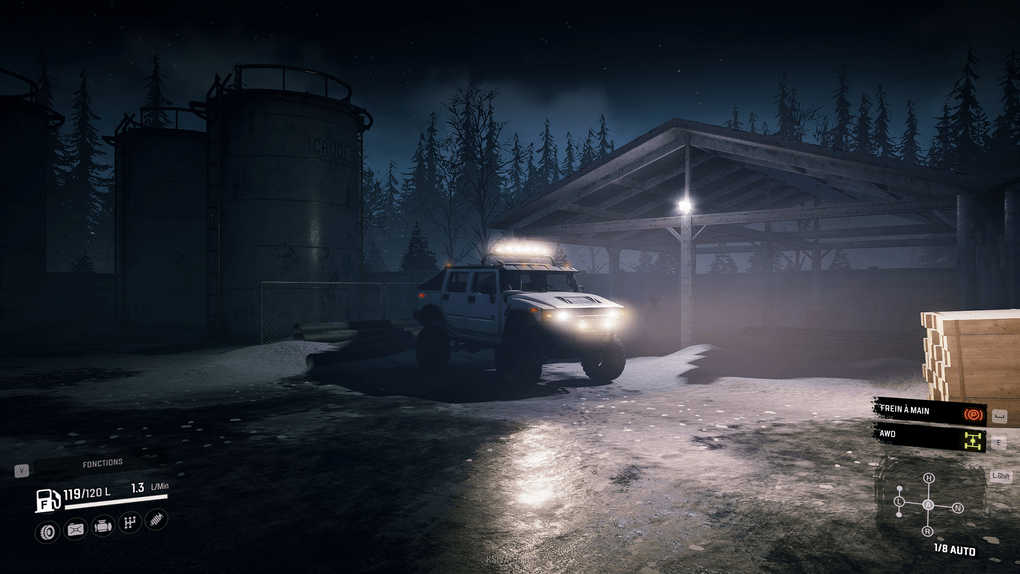Image resolution: width=1020 pixels, height=574 pixels.
Task: Select the N neutral gear
Action: [957, 508]
